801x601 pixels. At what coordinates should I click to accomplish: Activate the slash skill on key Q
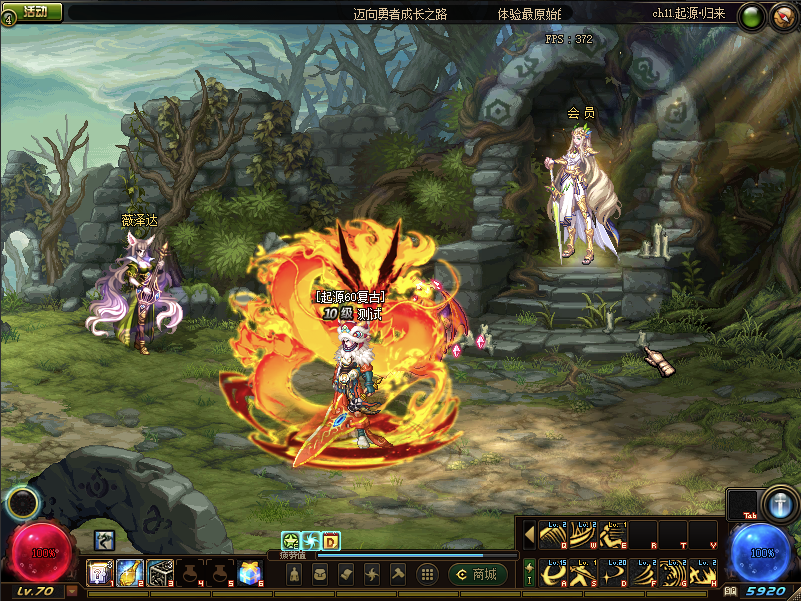[553, 535]
